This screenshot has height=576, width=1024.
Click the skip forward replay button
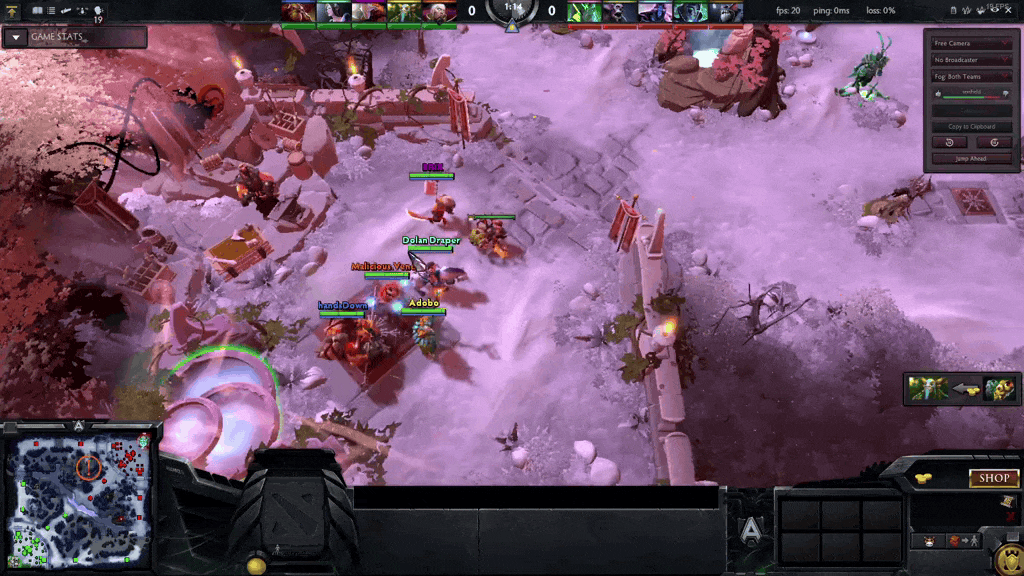994,142
